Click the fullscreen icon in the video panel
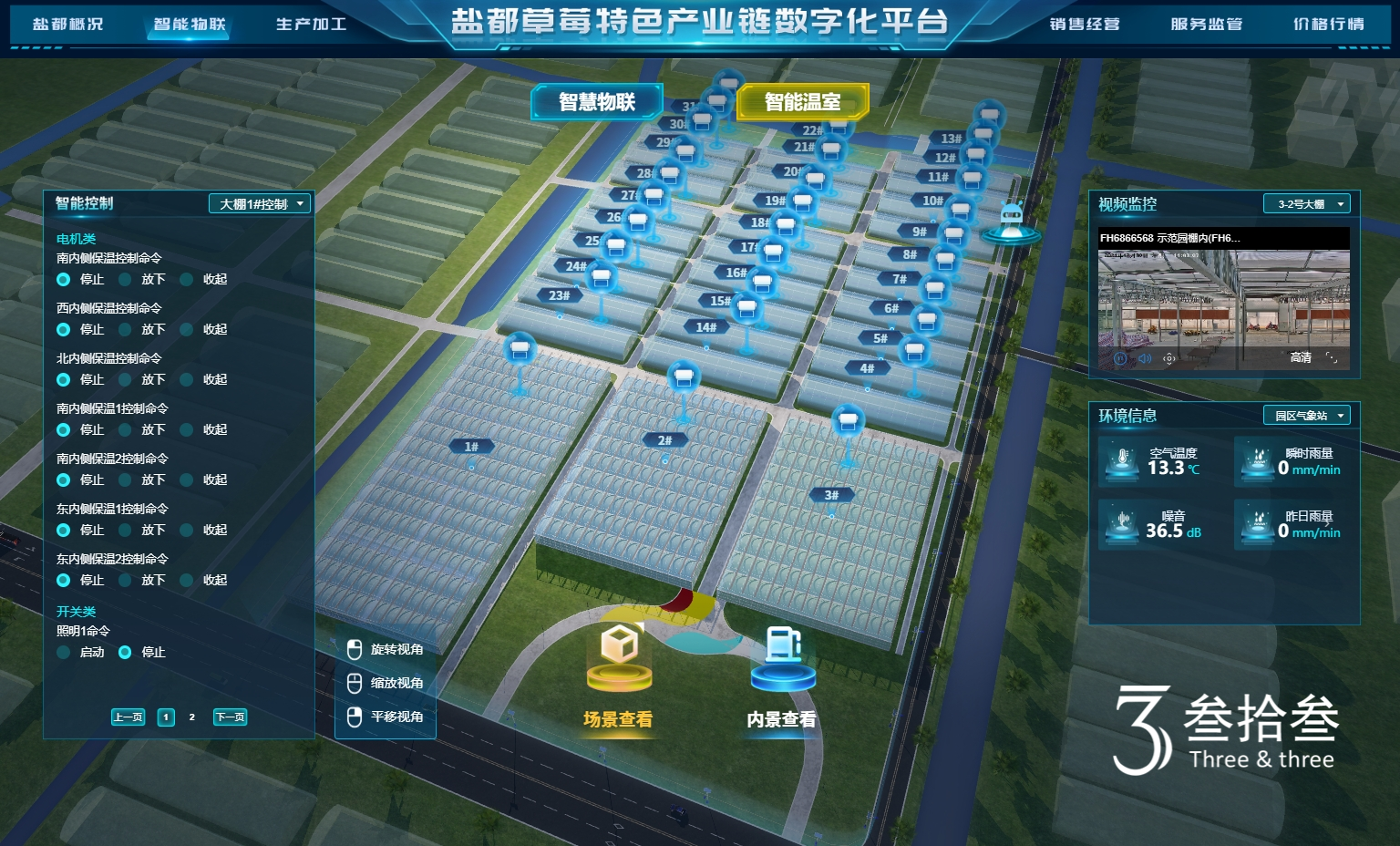Viewport: 1400px width, 846px height. pos(1333,358)
